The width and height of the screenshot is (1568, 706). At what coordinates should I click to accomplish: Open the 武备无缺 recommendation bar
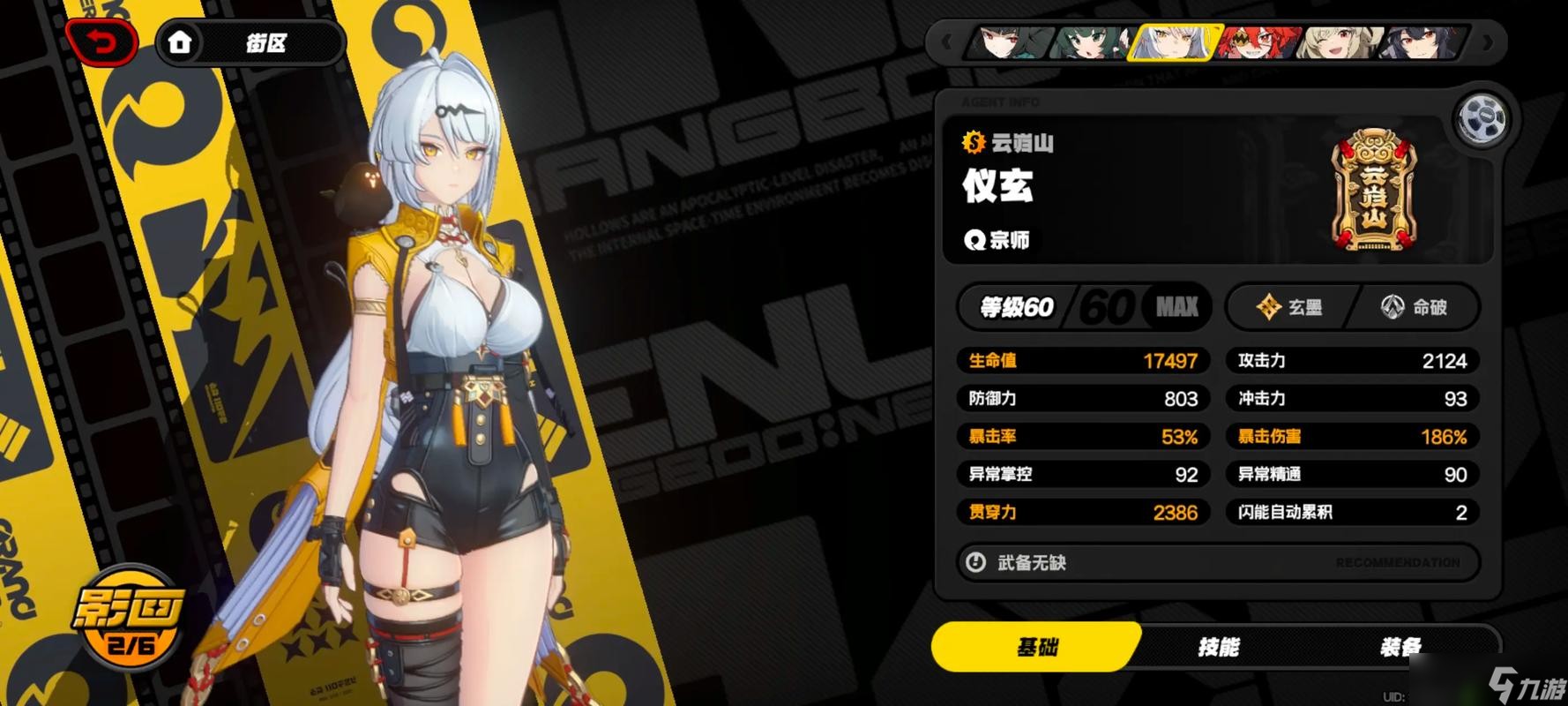[1218, 562]
